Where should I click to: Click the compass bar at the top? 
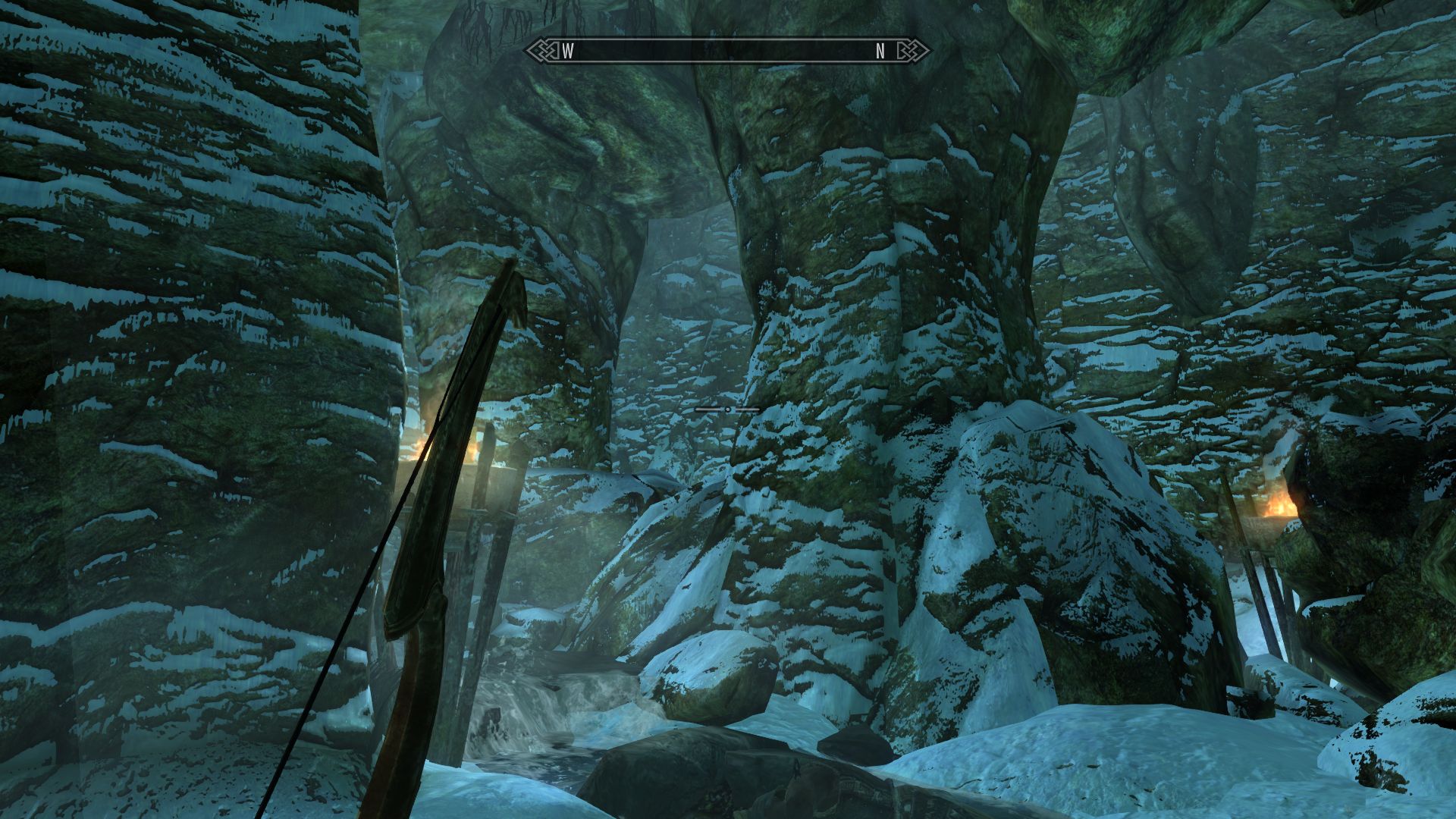pos(728,51)
